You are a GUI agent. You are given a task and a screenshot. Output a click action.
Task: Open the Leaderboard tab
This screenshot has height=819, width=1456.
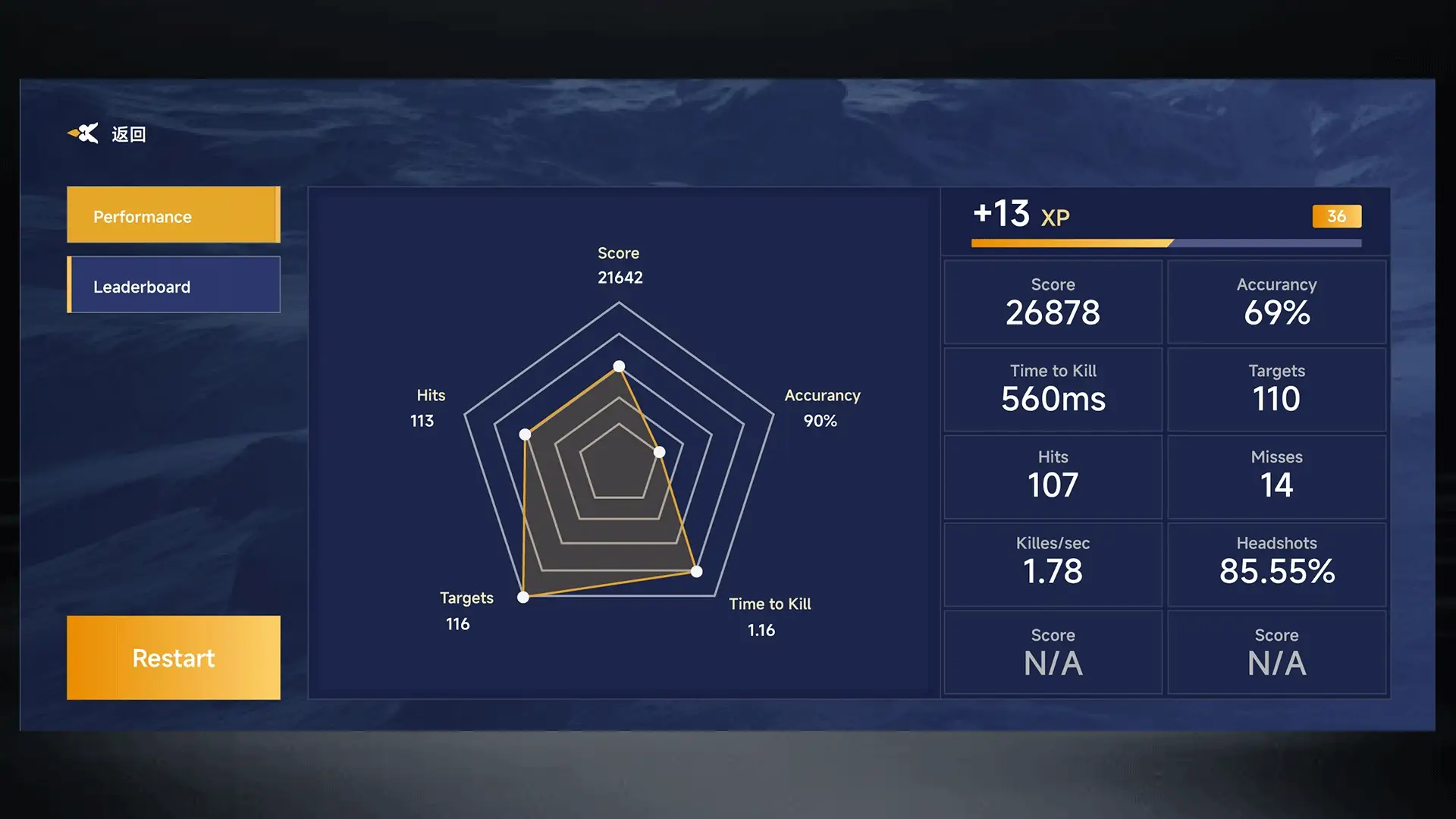(174, 285)
